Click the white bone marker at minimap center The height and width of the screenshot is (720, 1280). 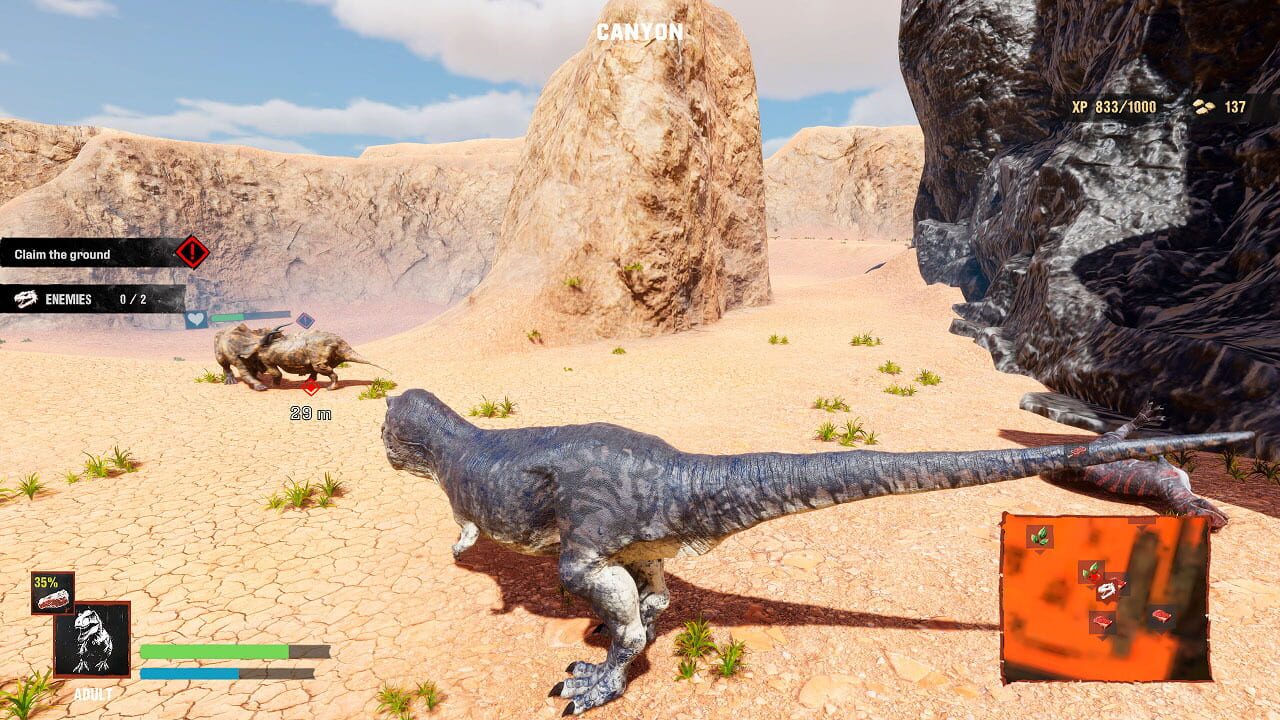tap(1106, 590)
